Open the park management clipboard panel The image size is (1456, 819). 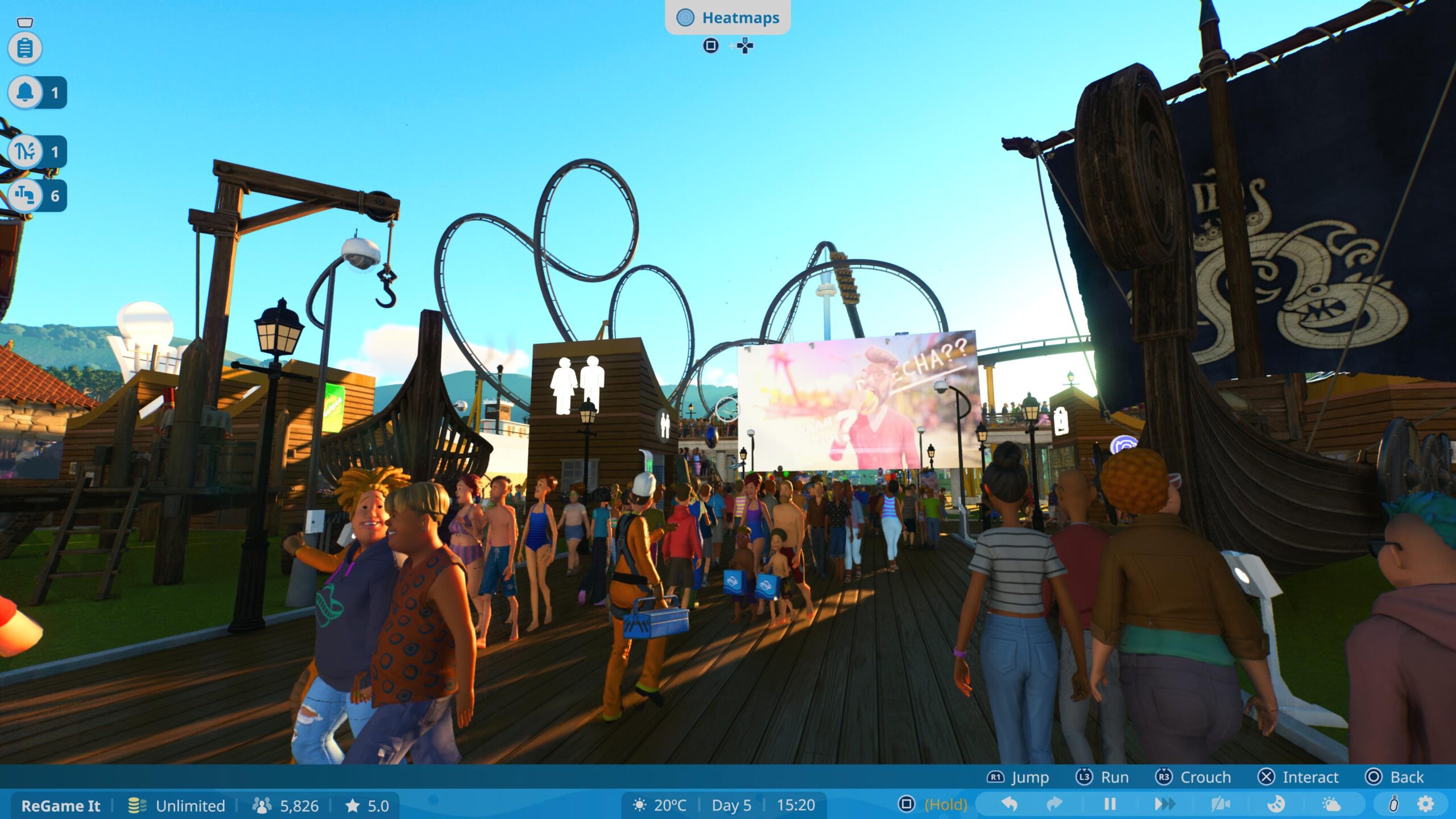[x=25, y=47]
